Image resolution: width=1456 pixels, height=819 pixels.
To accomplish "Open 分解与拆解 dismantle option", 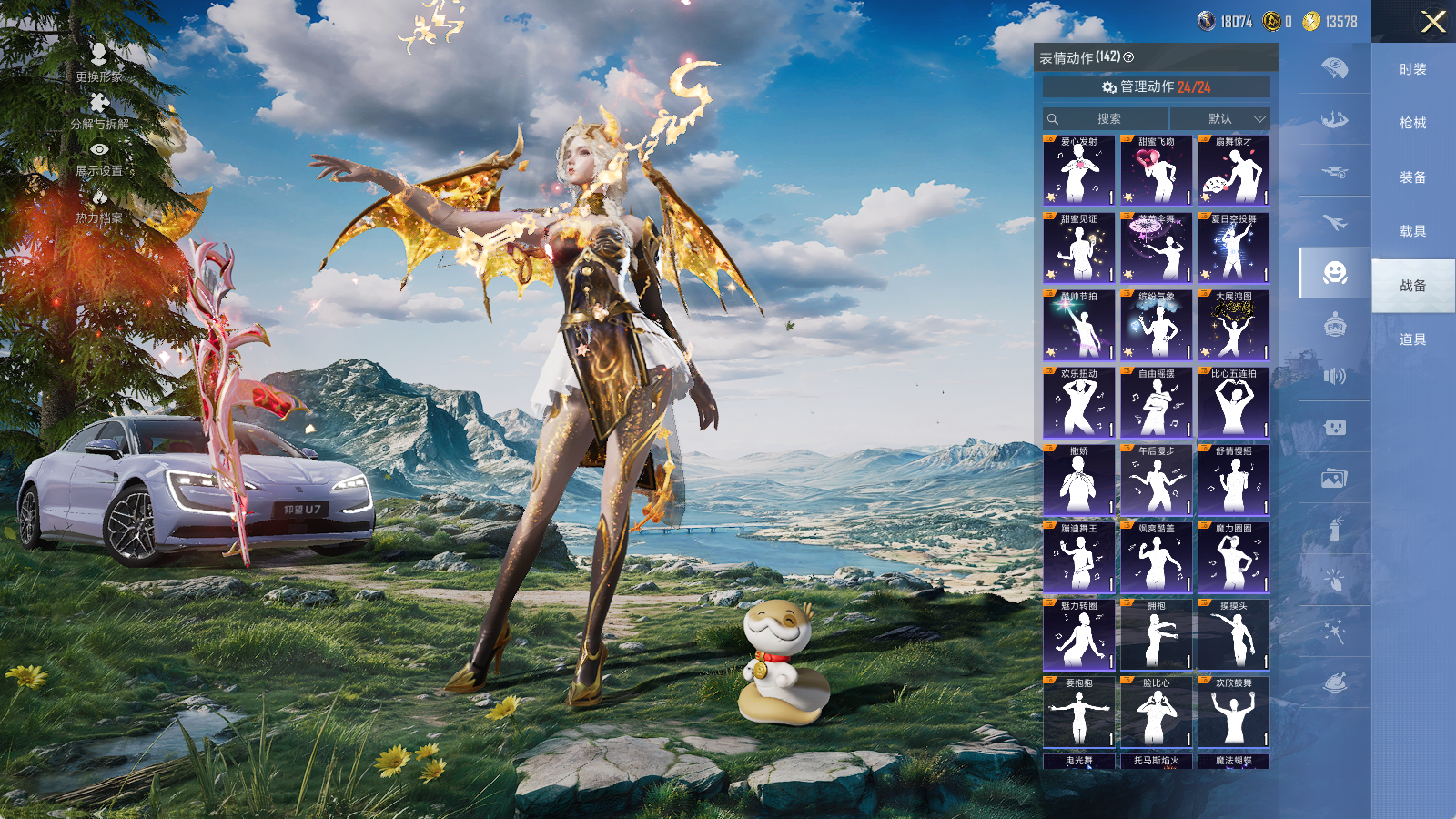I will (99, 111).
